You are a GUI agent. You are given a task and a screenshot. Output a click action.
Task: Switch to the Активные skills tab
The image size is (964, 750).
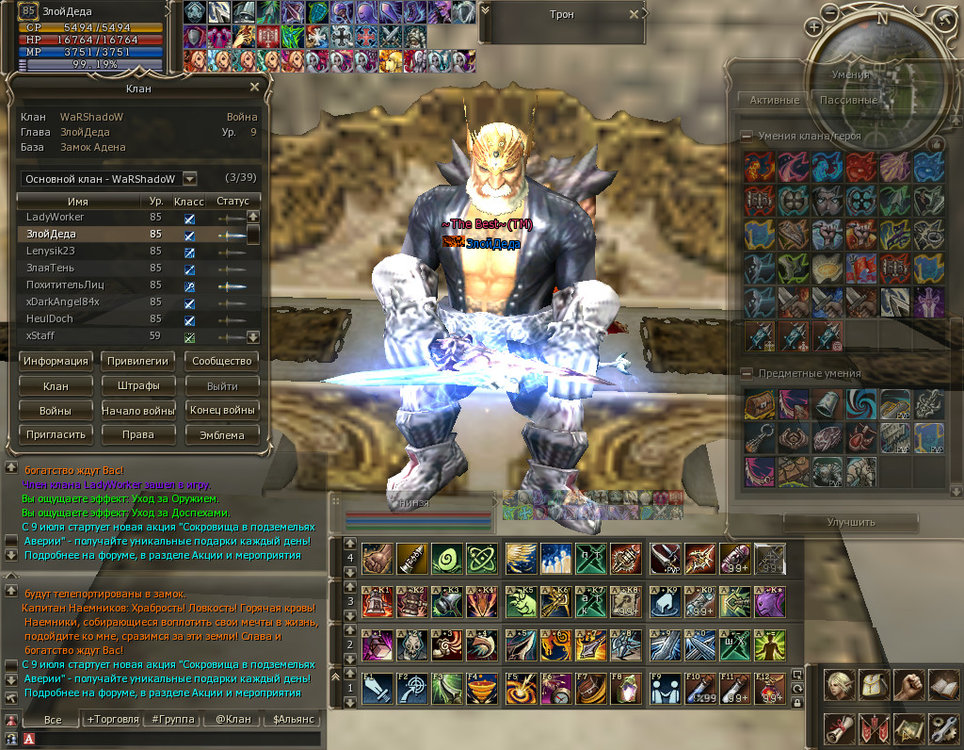tap(774, 100)
